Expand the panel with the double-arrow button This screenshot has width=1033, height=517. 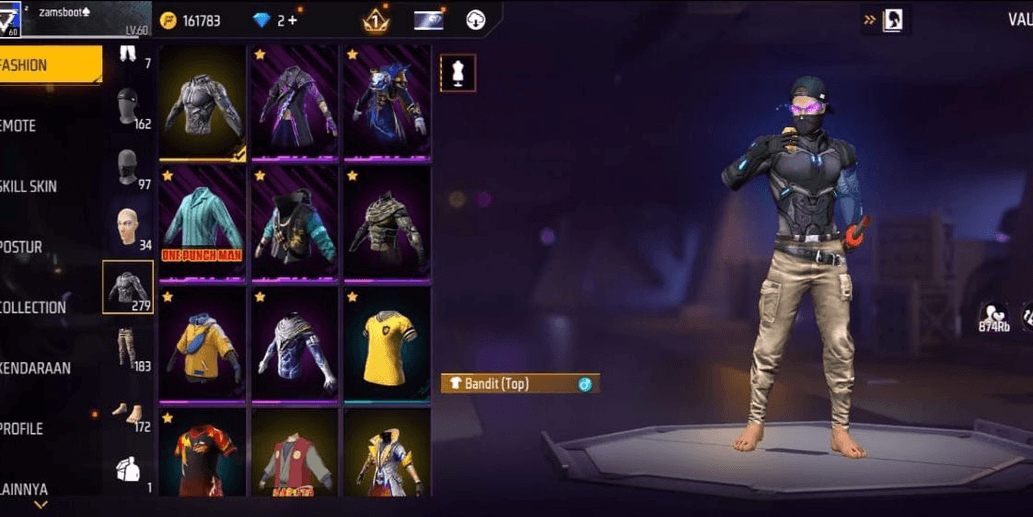[870, 19]
